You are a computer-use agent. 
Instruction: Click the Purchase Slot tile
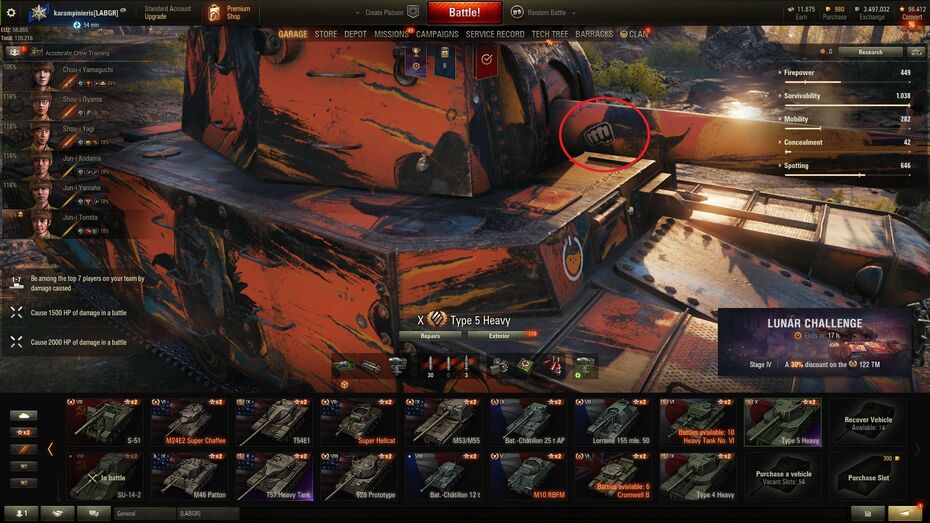pos(868,474)
